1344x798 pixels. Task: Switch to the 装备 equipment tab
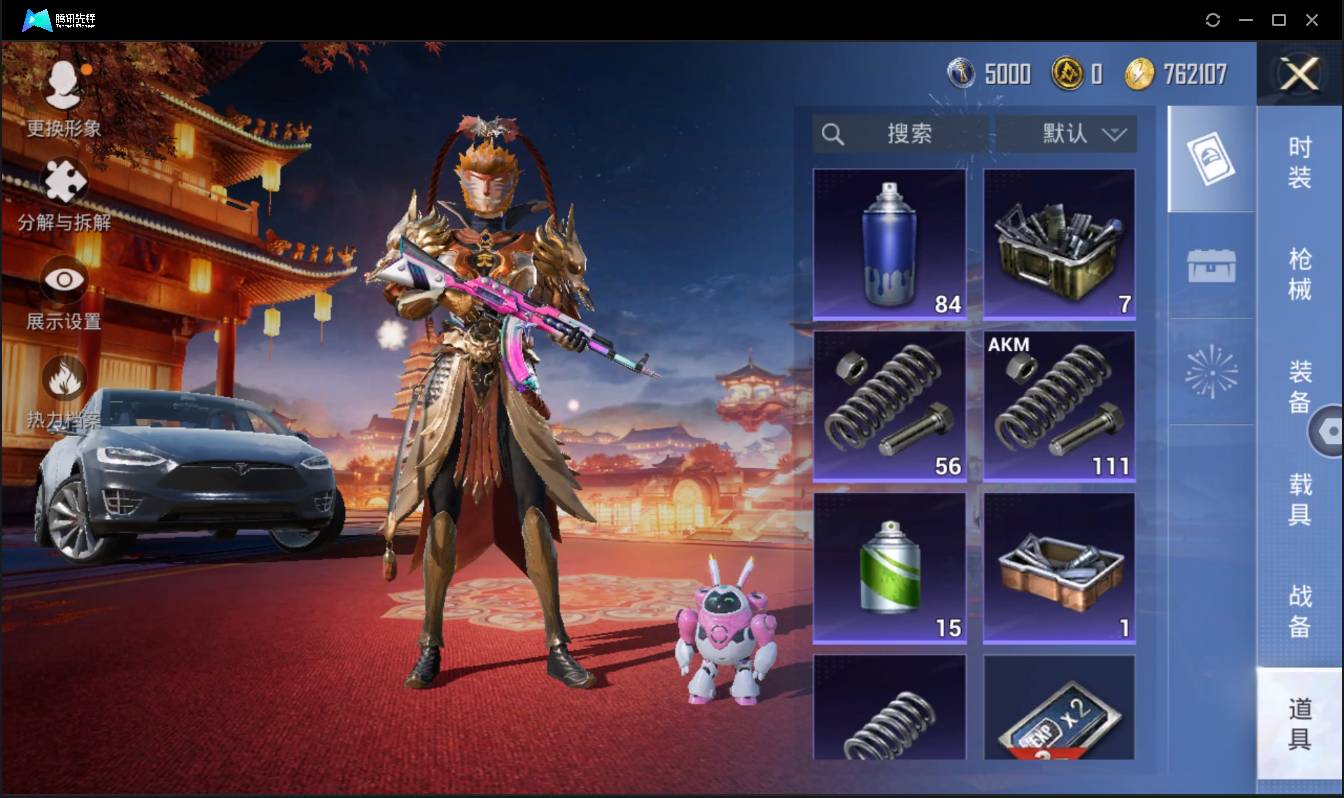pos(1299,385)
